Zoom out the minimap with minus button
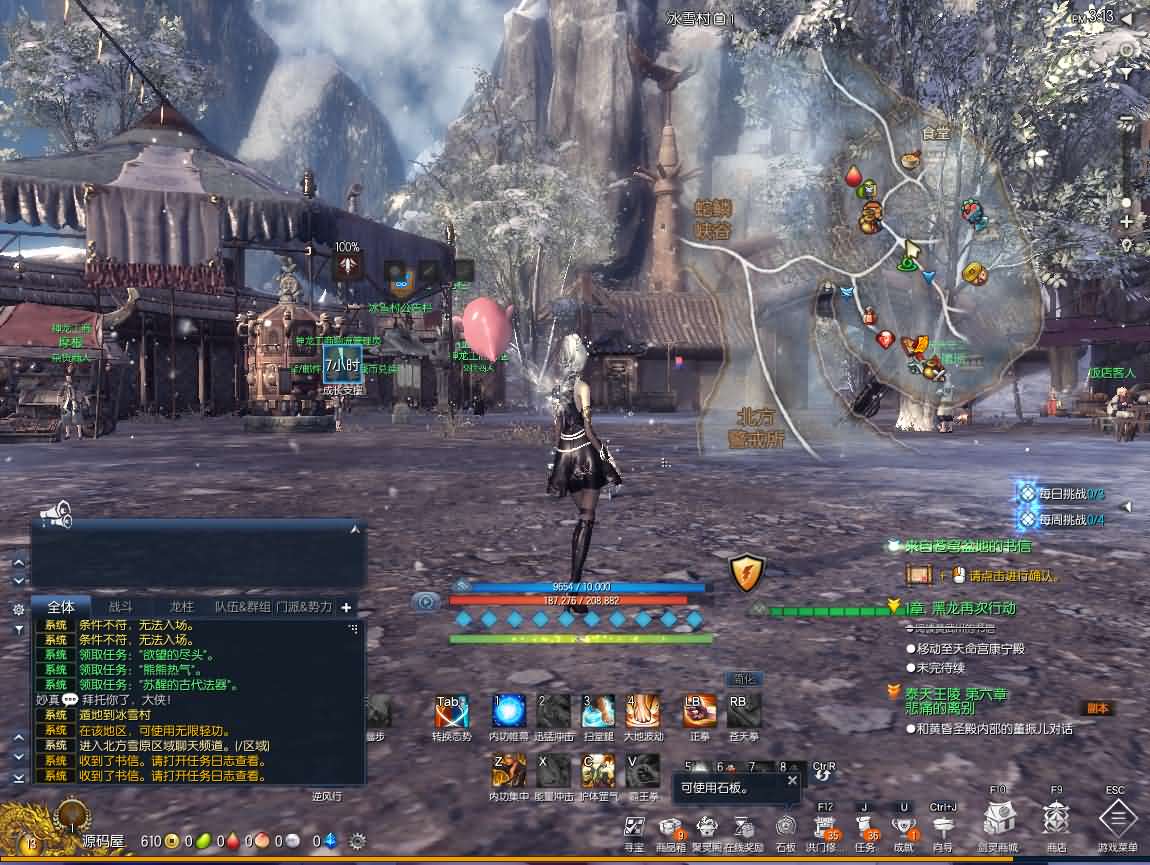 [x=1127, y=121]
